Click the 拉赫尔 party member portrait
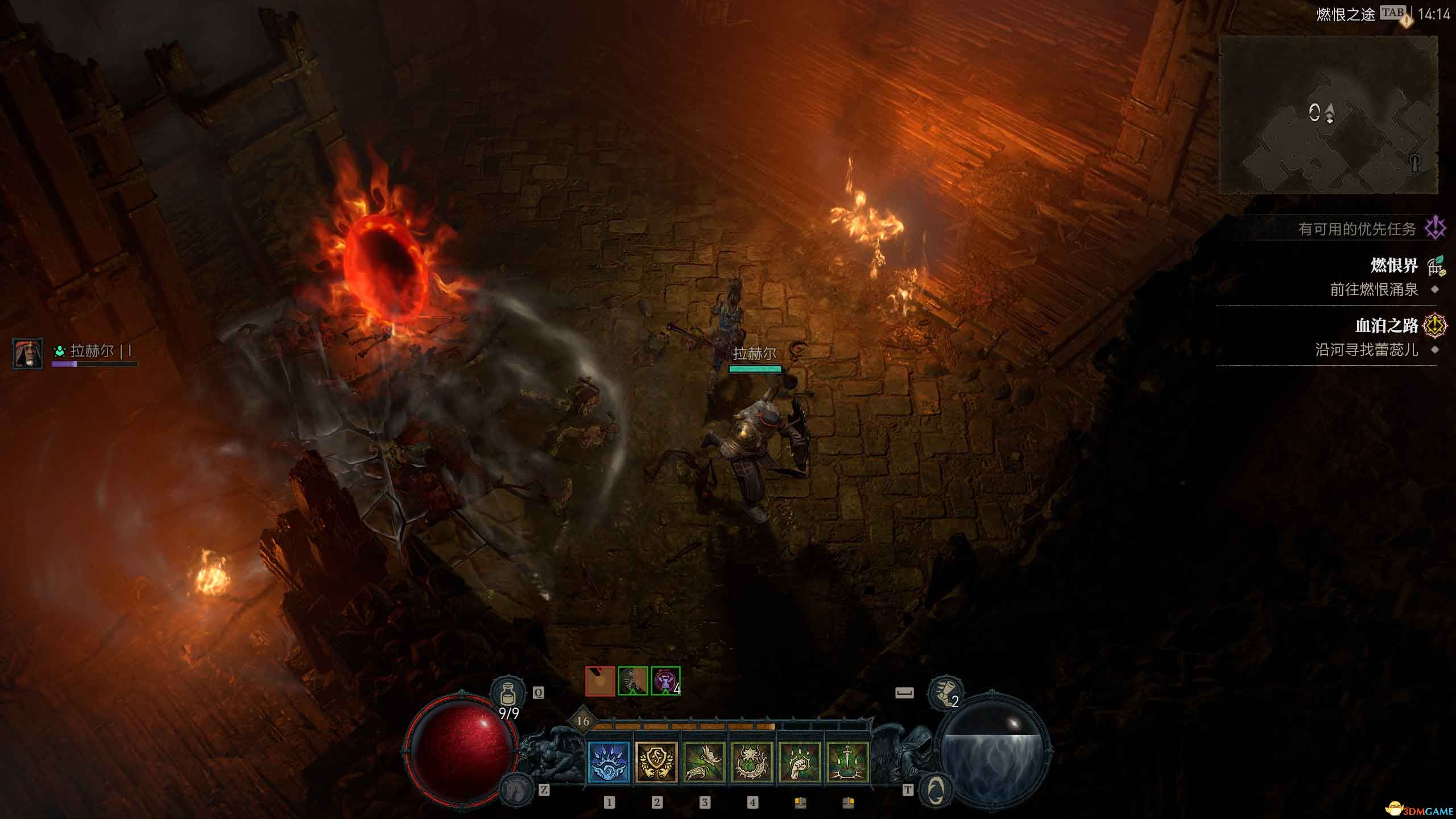Screen dimensions: 1456x819 [x=27, y=353]
